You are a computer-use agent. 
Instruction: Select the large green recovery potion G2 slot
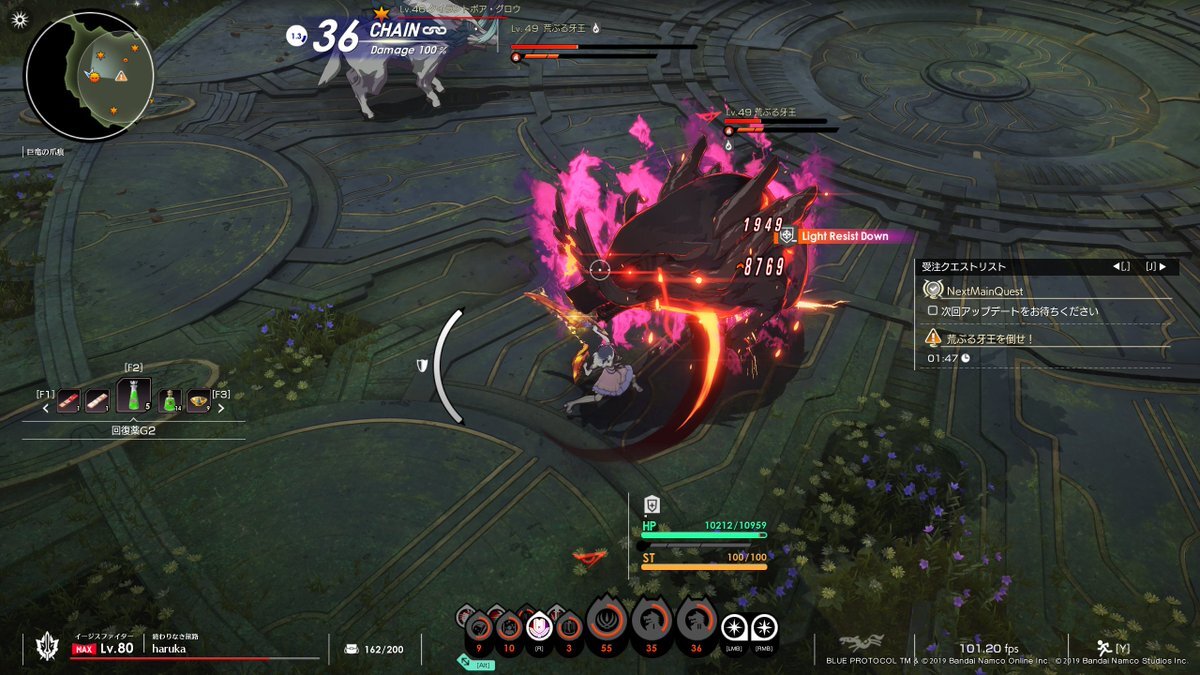pyautogui.click(x=141, y=397)
